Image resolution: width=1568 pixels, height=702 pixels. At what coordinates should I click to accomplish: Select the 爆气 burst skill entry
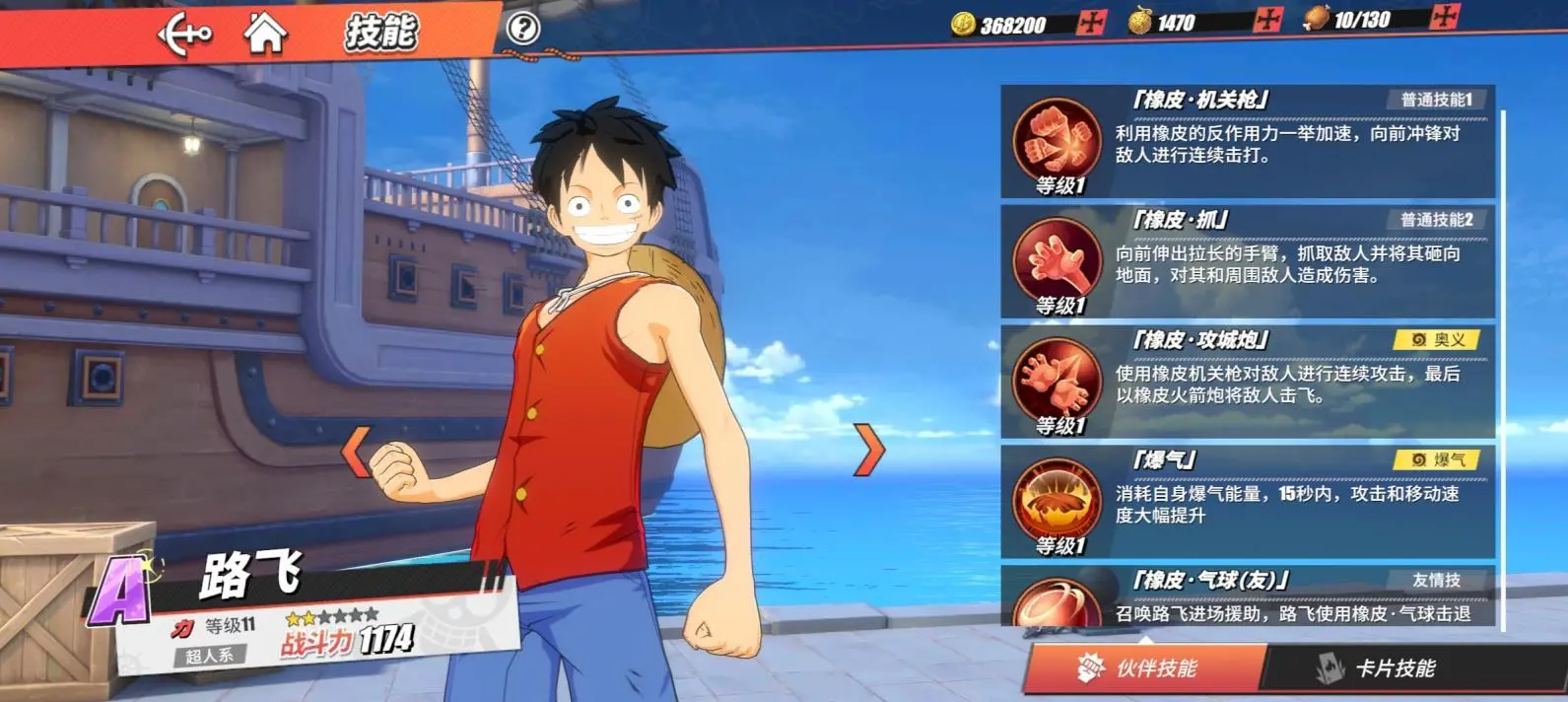click(1247, 503)
